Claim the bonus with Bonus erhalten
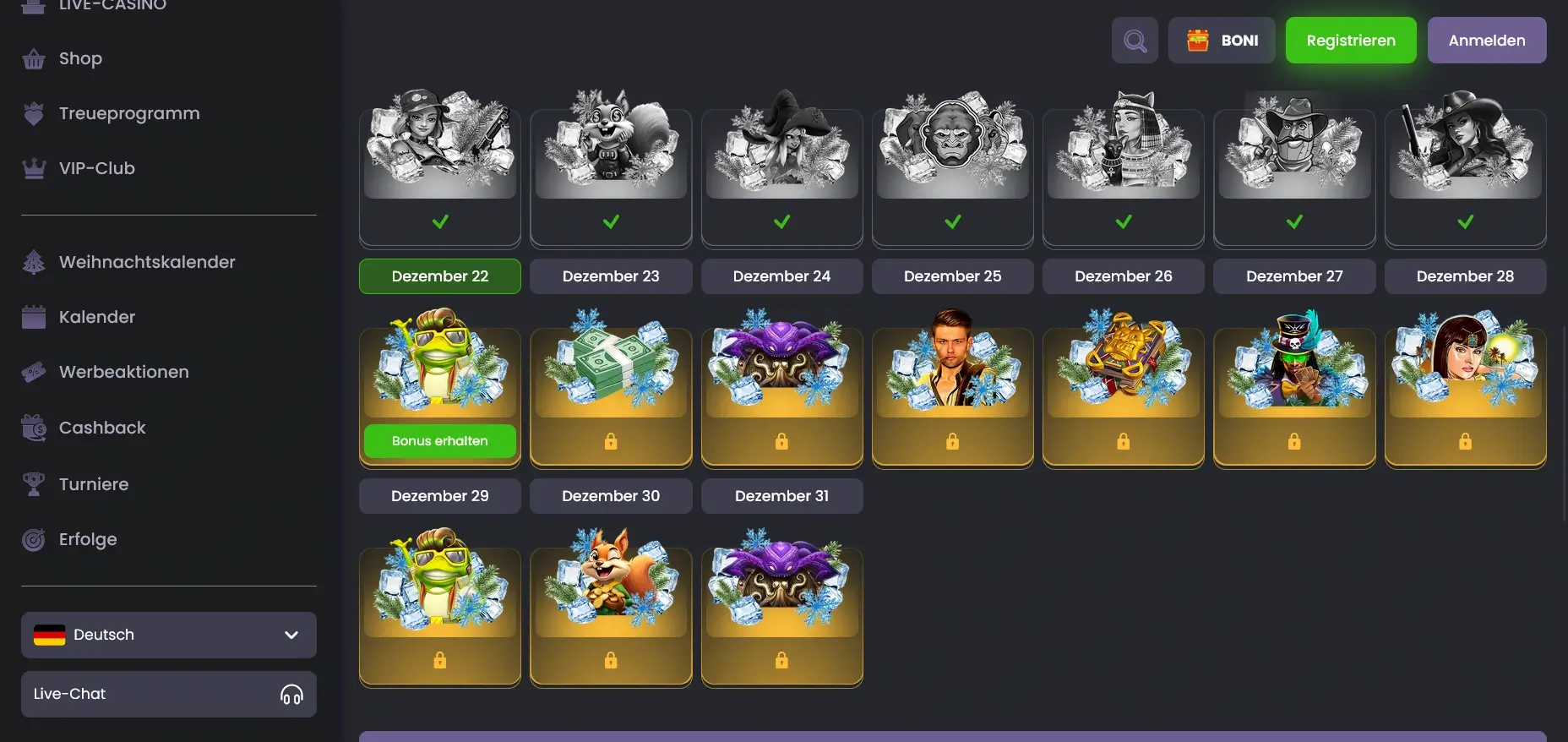The image size is (1568, 742). pos(439,440)
